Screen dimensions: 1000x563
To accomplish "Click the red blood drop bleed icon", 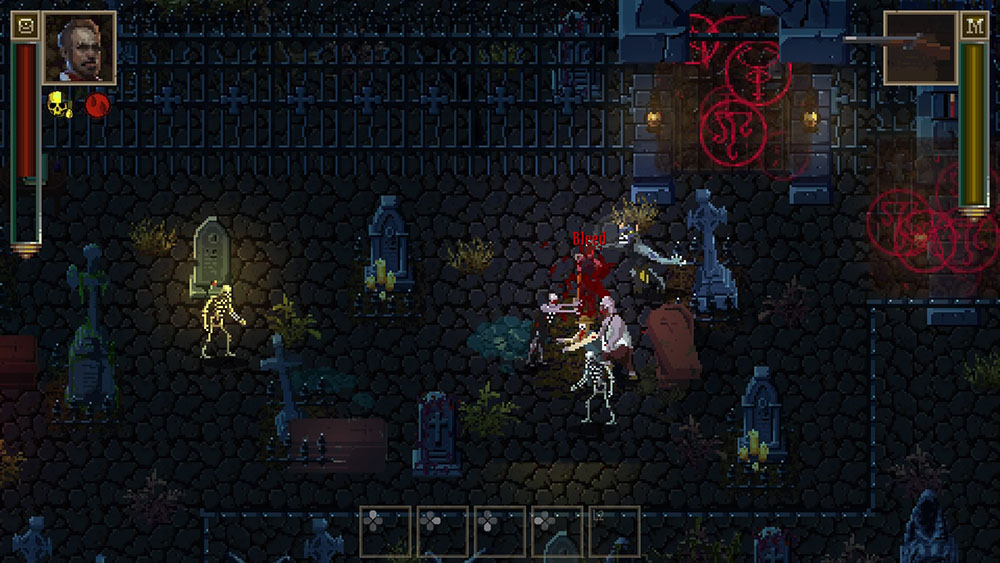I will [97, 104].
